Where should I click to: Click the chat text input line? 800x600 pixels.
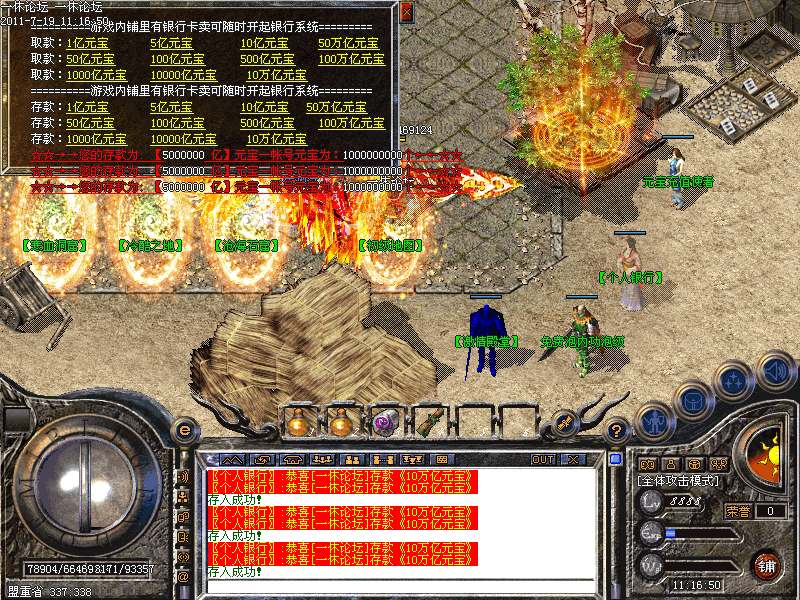pyautogui.click(x=400, y=584)
